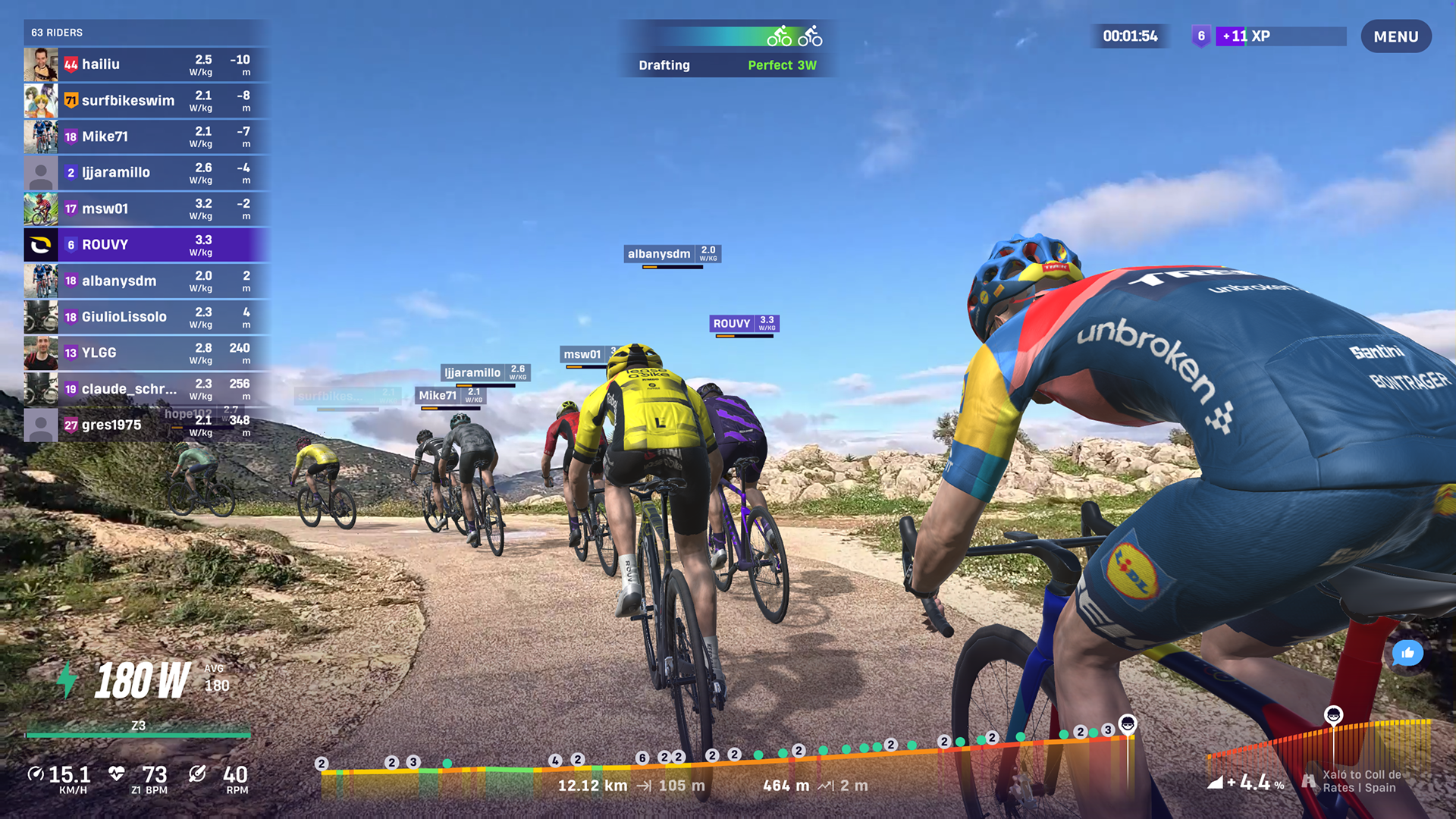This screenshot has width=1456, height=819.
Task: Click the route flag icon near Xaló to Coll
Action: click(x=1307, y=781)
